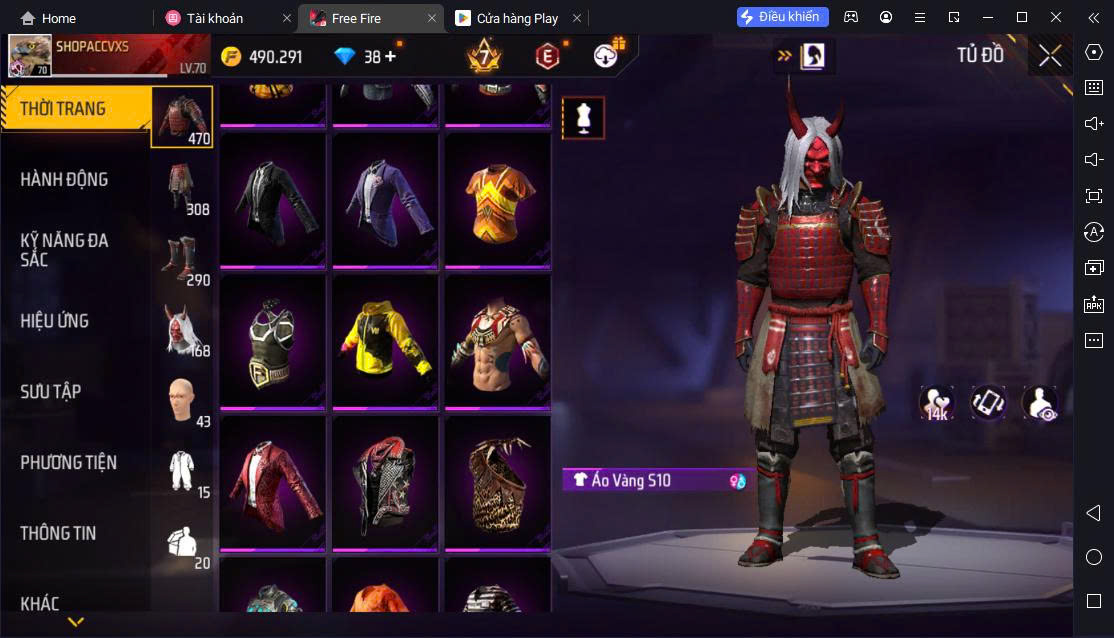Toggle the character visibility eye icon
The height and width of the screenshot is (638, 1114).
[x=1040, y=403]
